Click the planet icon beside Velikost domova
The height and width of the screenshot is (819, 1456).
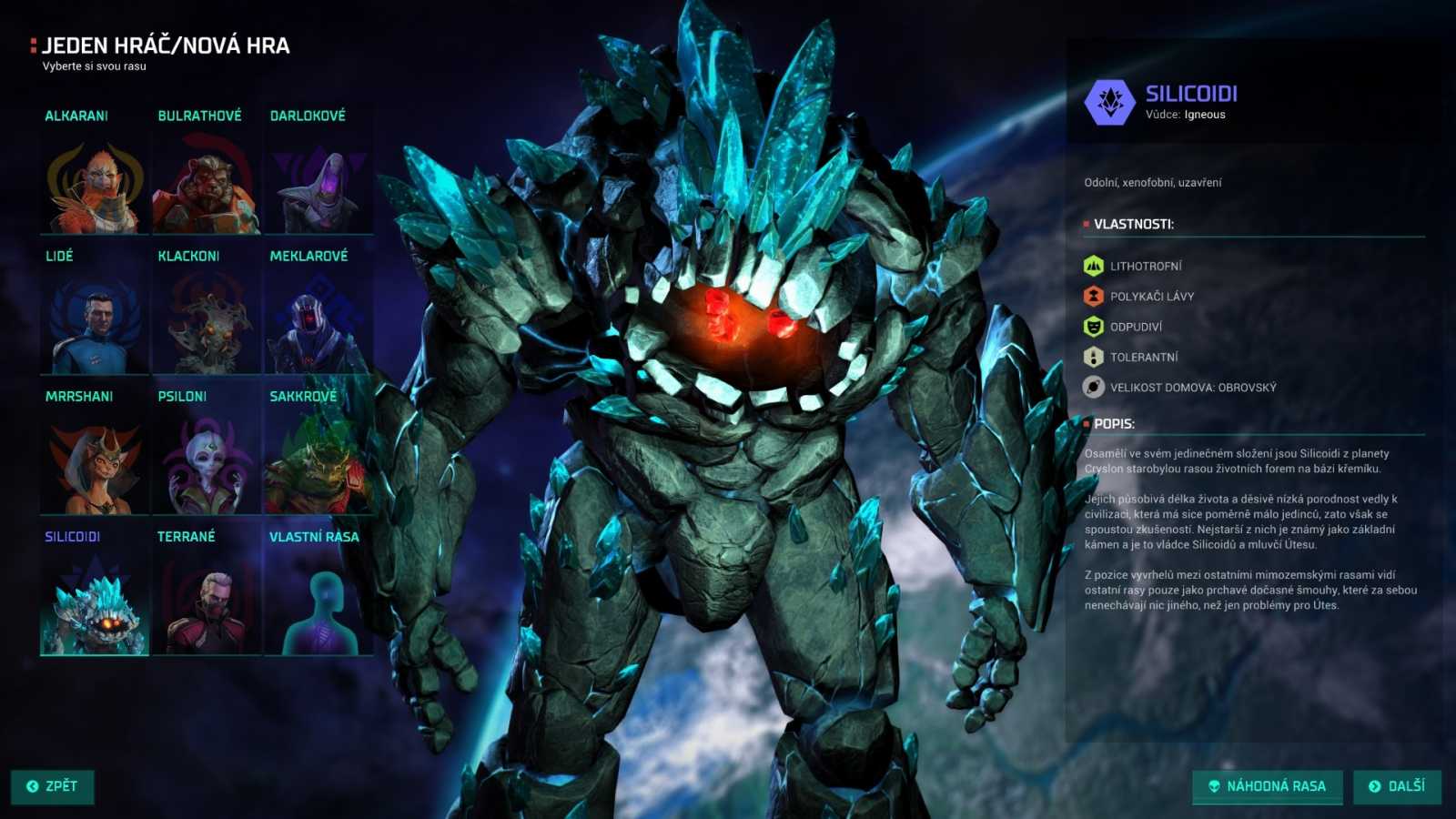pyautogui.click(x=1093, y=386)
